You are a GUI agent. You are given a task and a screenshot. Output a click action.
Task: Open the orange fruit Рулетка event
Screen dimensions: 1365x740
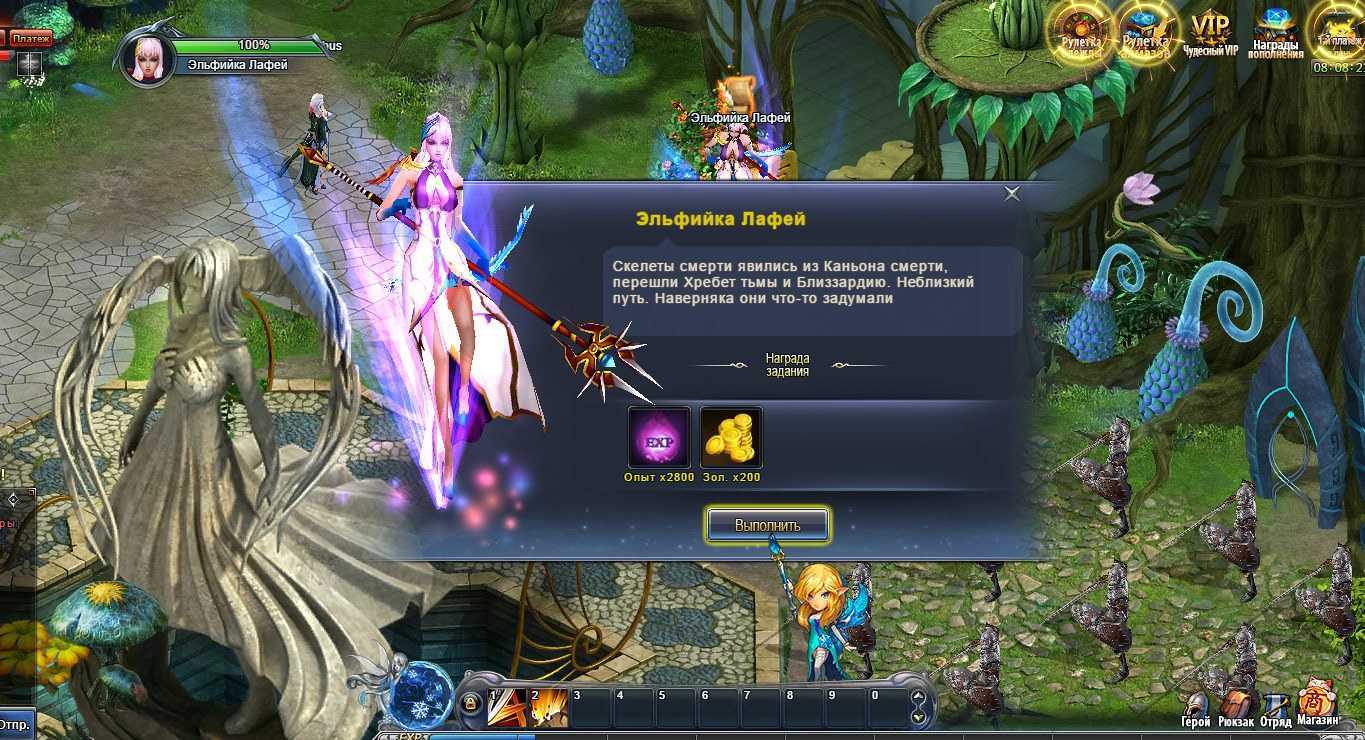coord(1080,32)
